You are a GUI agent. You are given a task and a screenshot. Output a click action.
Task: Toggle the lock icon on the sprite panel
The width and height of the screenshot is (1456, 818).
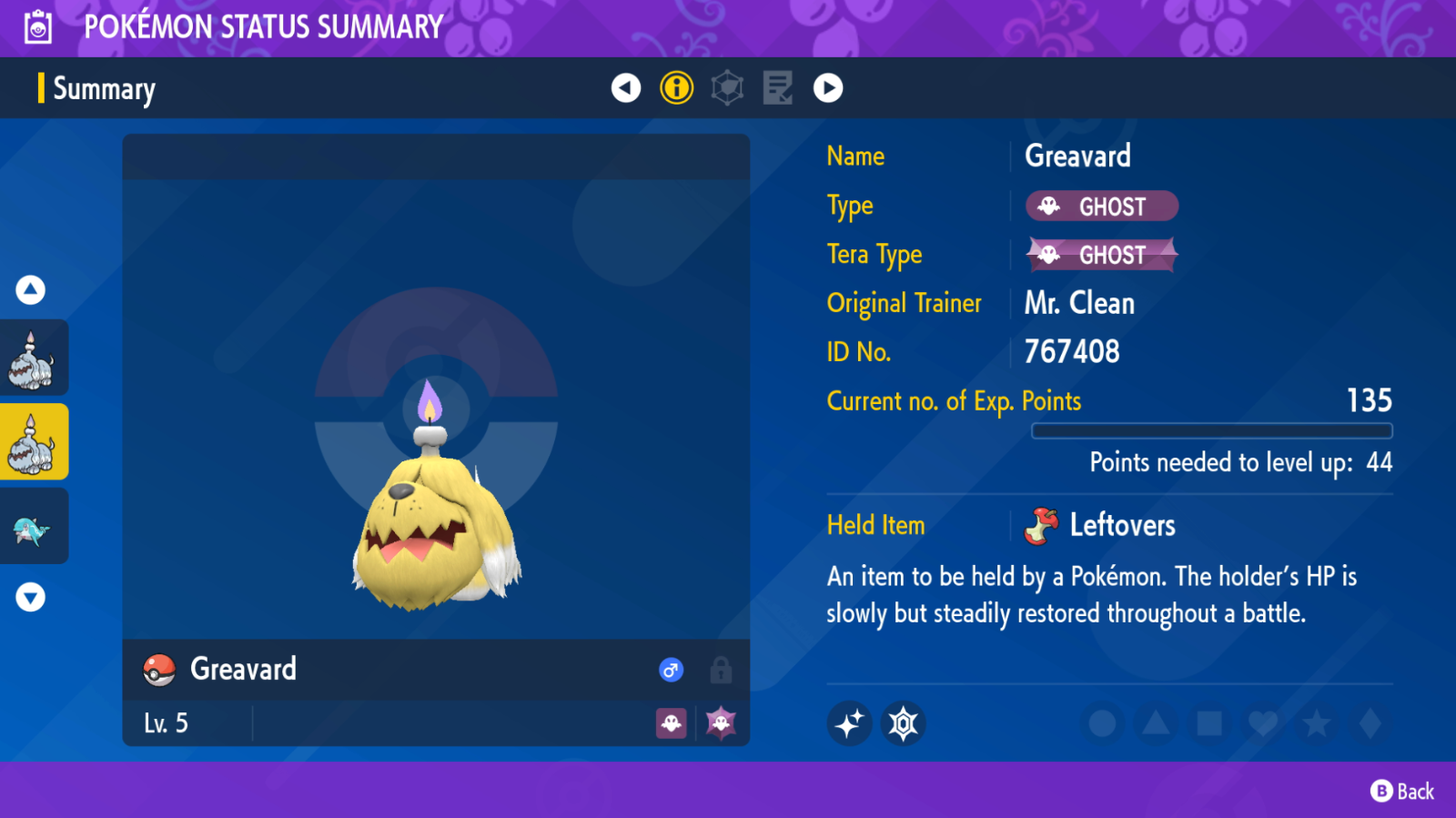point(720,670)
